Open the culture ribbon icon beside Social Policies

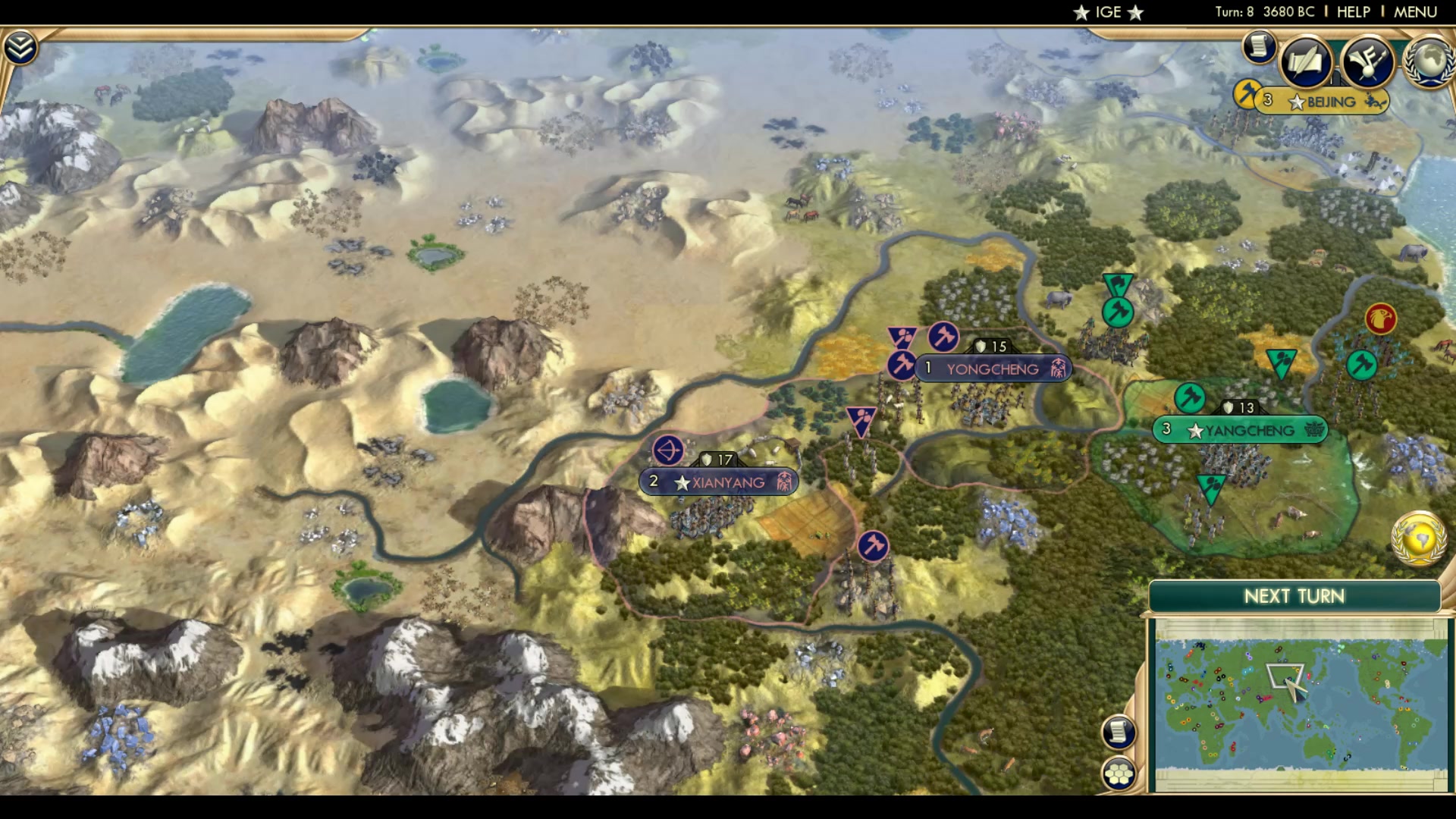(1366, 60)
